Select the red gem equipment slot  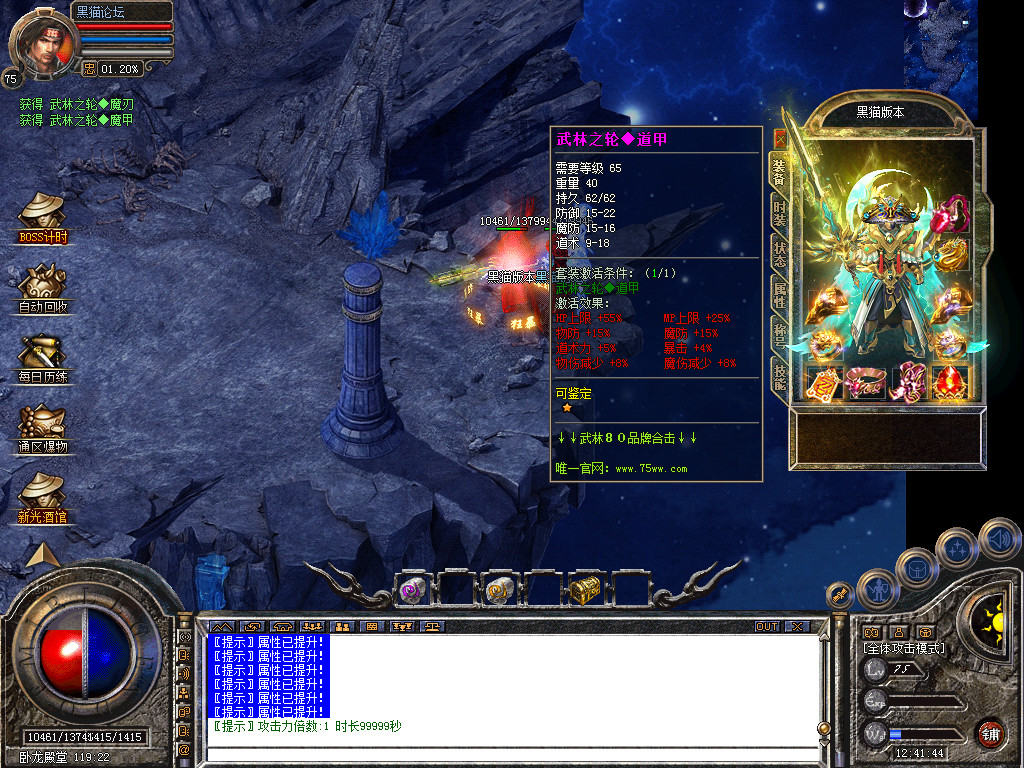tap(947, 382)
